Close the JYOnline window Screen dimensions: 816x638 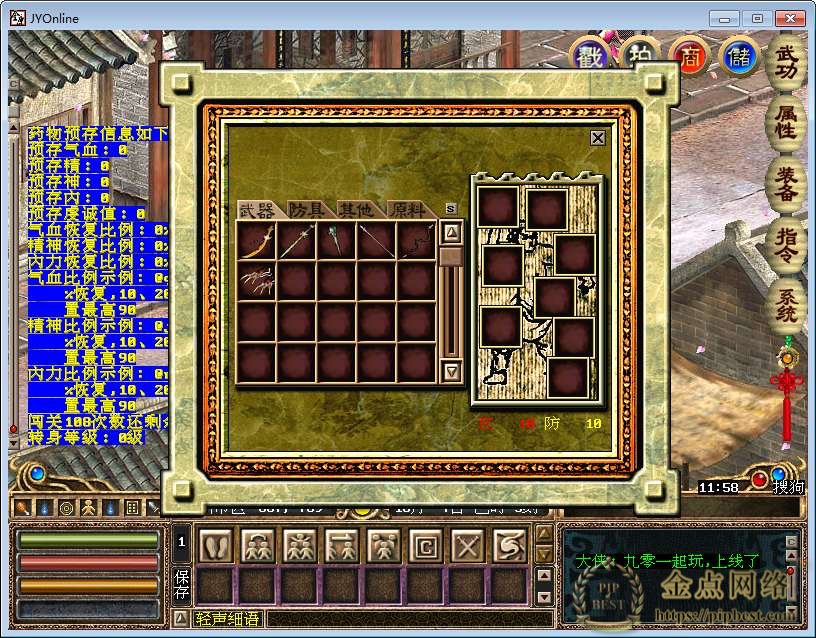point(791,18)
